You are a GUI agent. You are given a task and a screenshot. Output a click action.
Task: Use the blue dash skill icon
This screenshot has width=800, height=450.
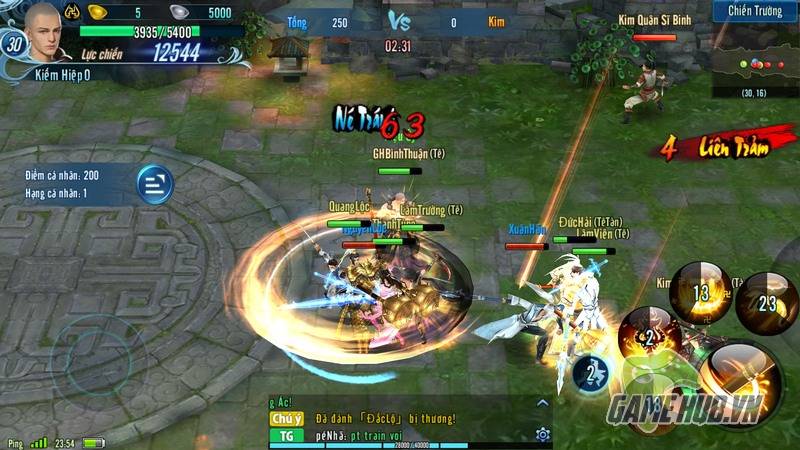pos(592,373)
